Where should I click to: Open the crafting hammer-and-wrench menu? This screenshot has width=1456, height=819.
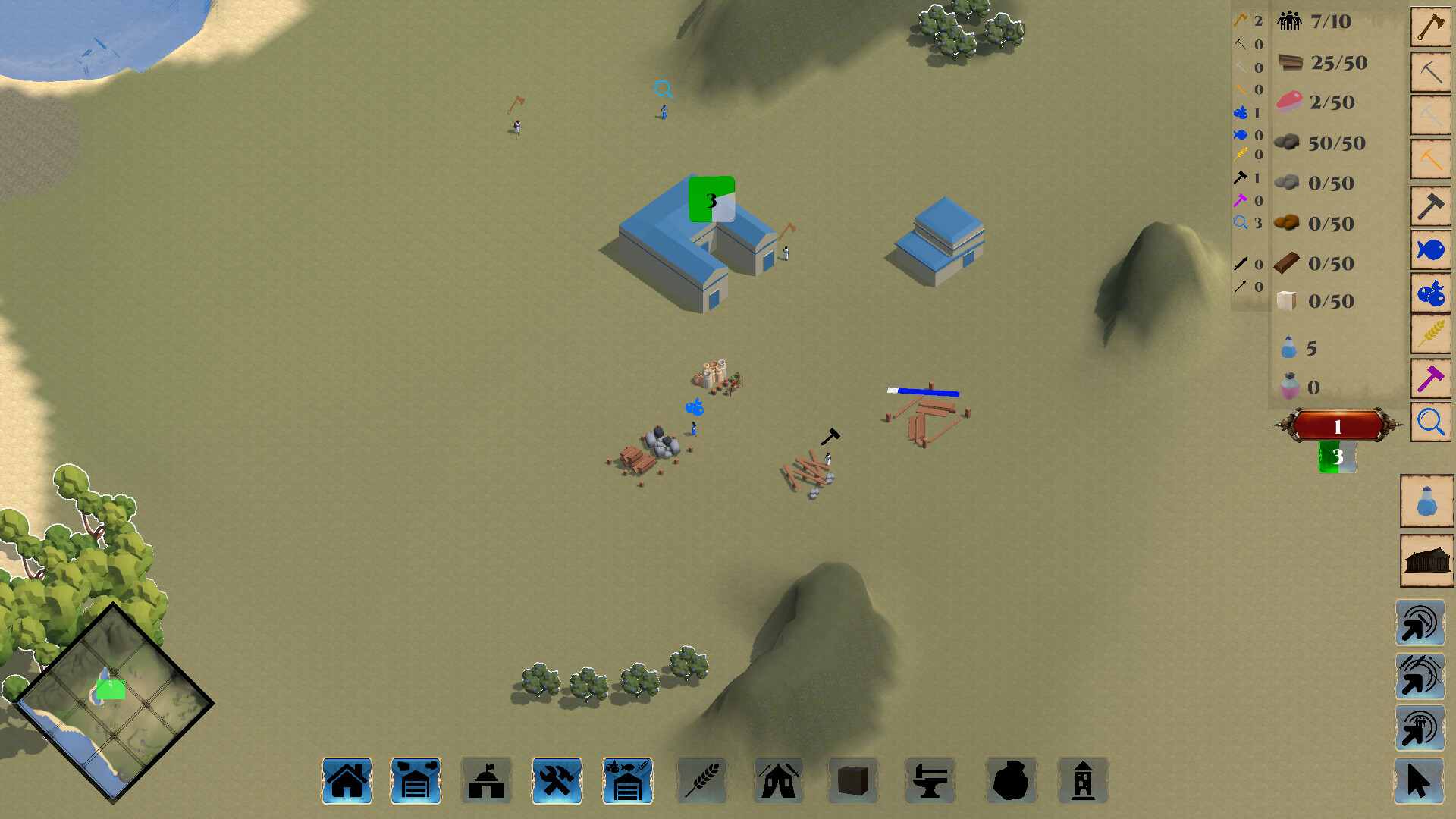point(557,780)
